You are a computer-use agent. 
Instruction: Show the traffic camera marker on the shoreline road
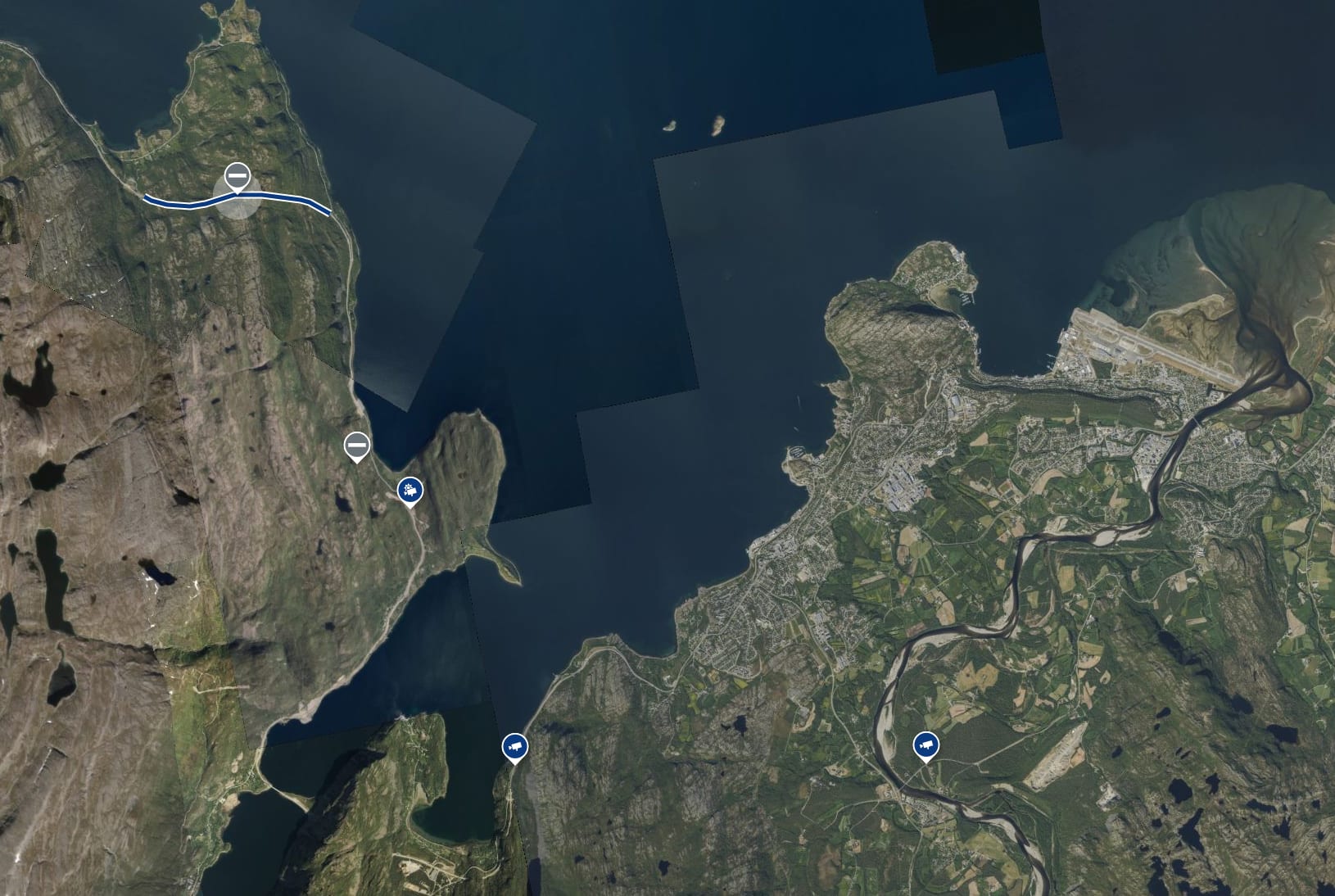tap(514, 745)
